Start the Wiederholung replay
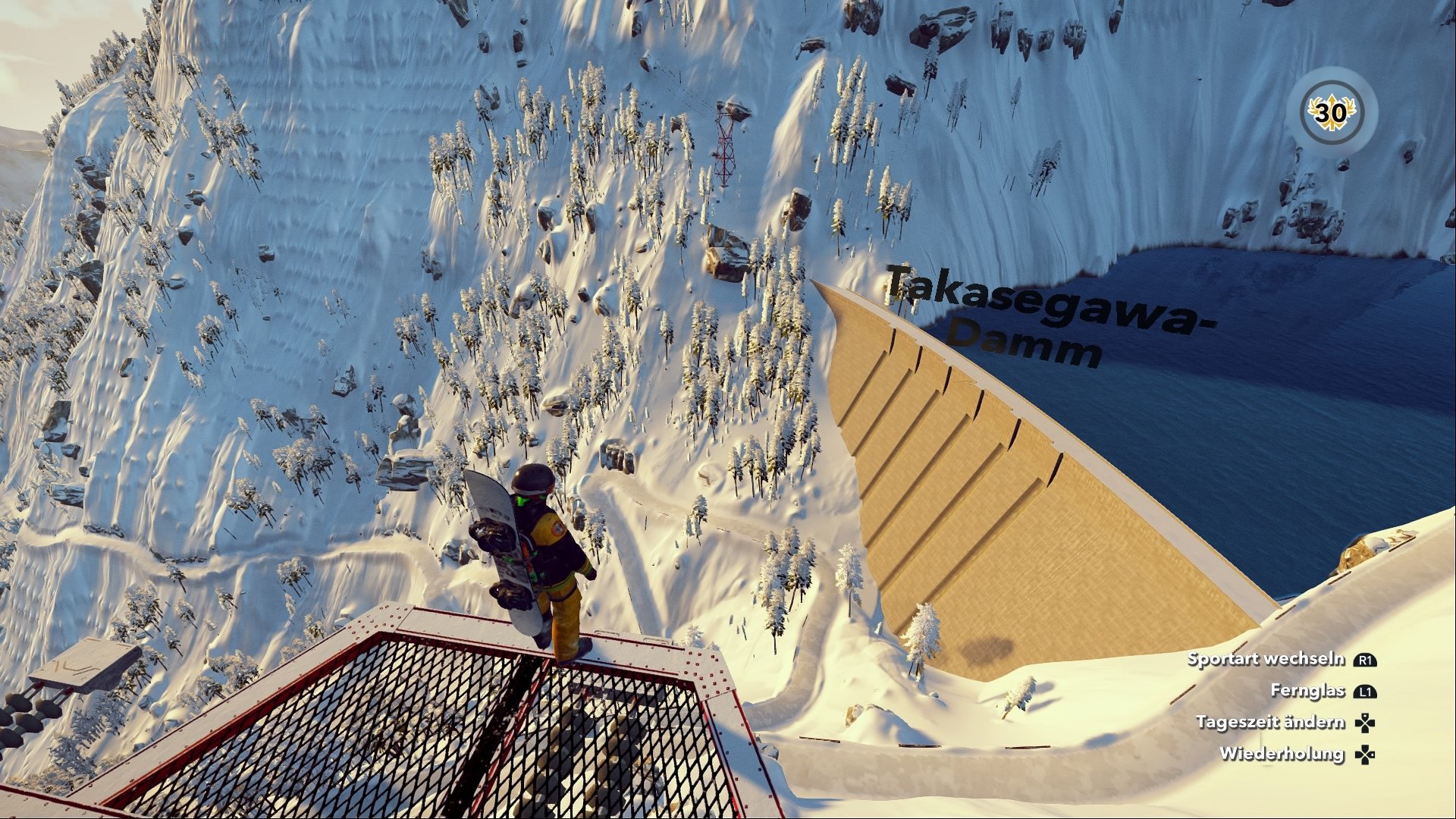This screenshot has width=1456, height=819. (x=1282, y=752)
